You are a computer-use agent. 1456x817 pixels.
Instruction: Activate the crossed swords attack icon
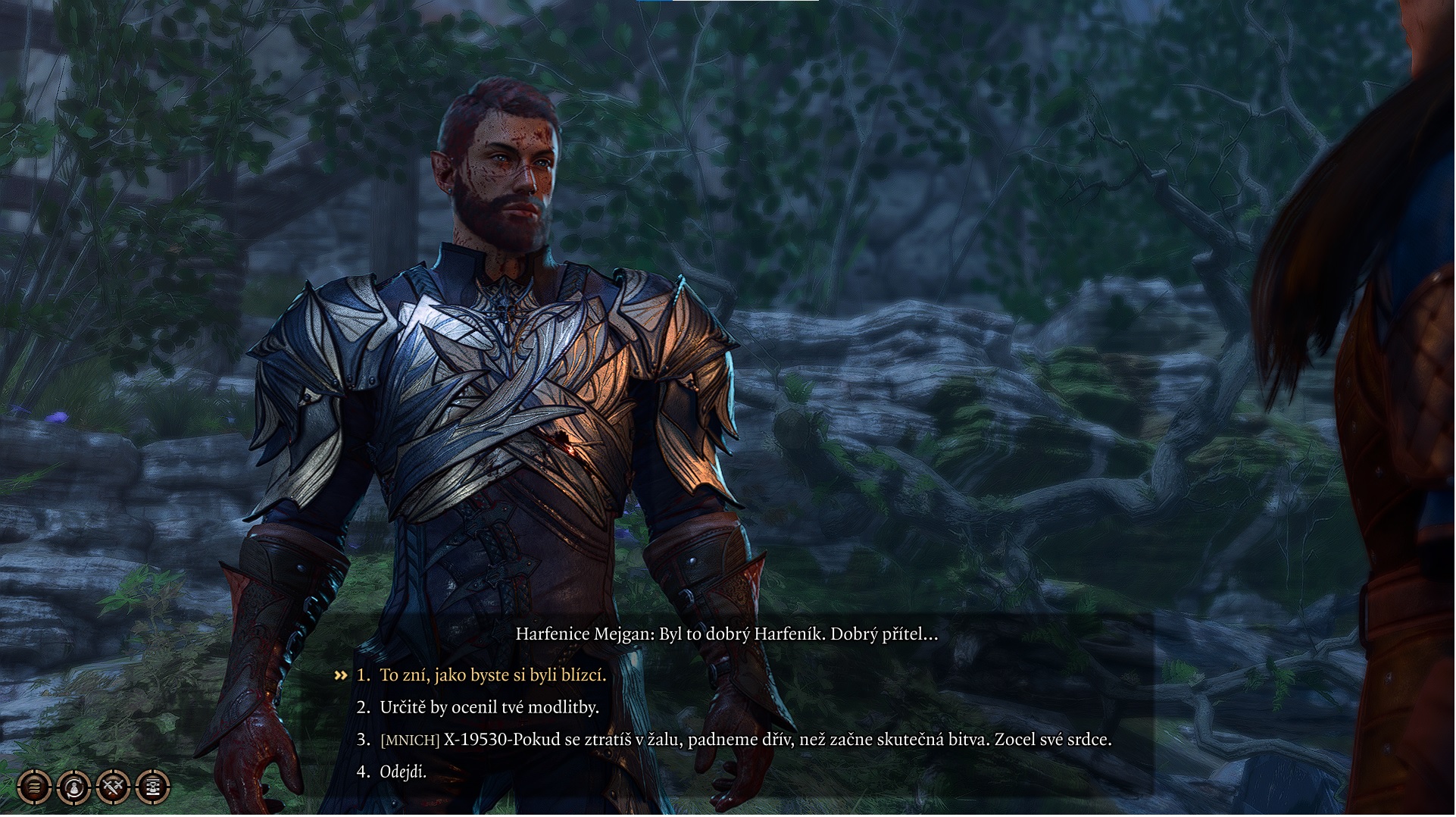pyautogui.click(x=114, y=788)
